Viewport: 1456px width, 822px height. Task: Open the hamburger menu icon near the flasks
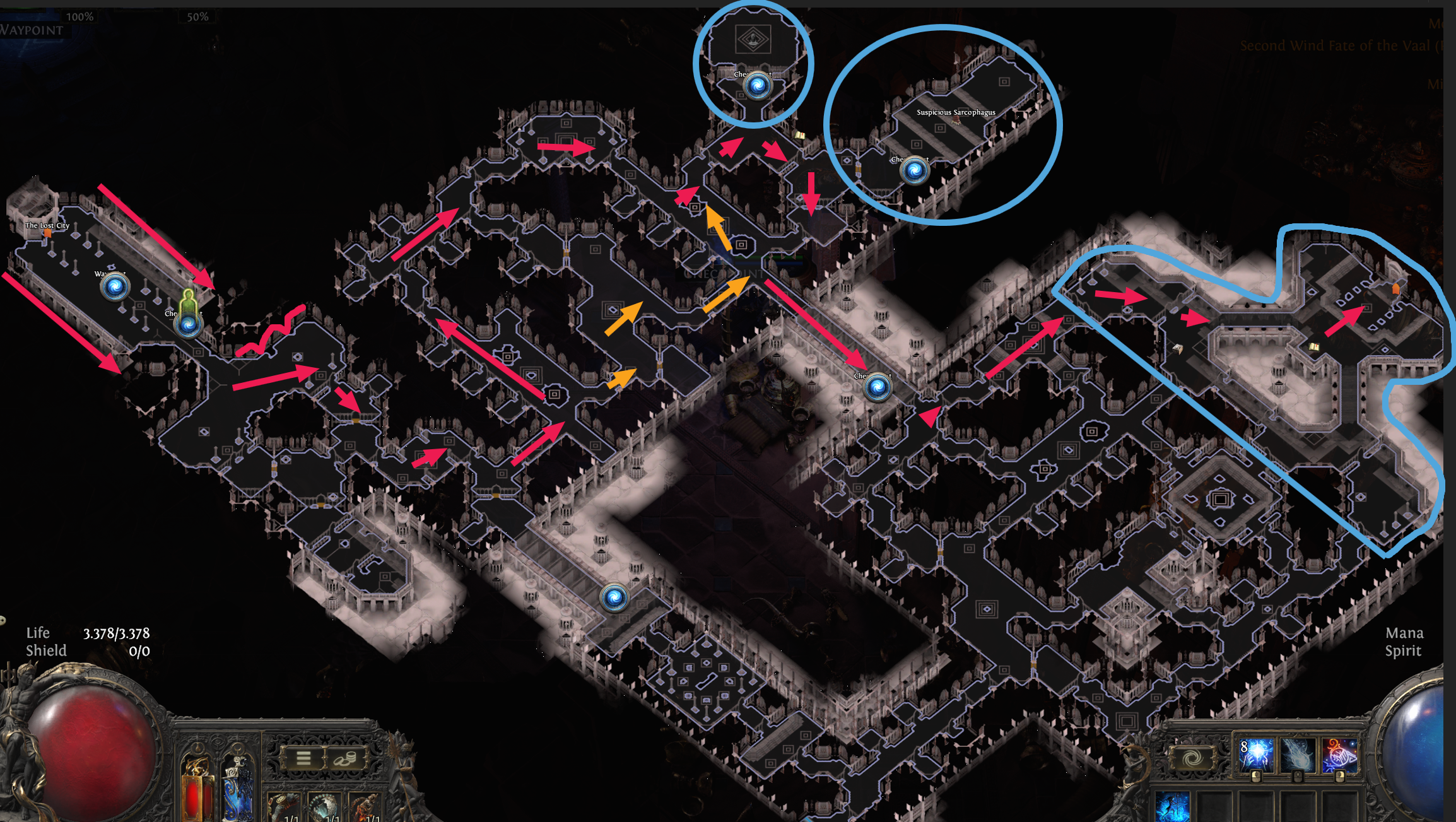click(303, 759)
